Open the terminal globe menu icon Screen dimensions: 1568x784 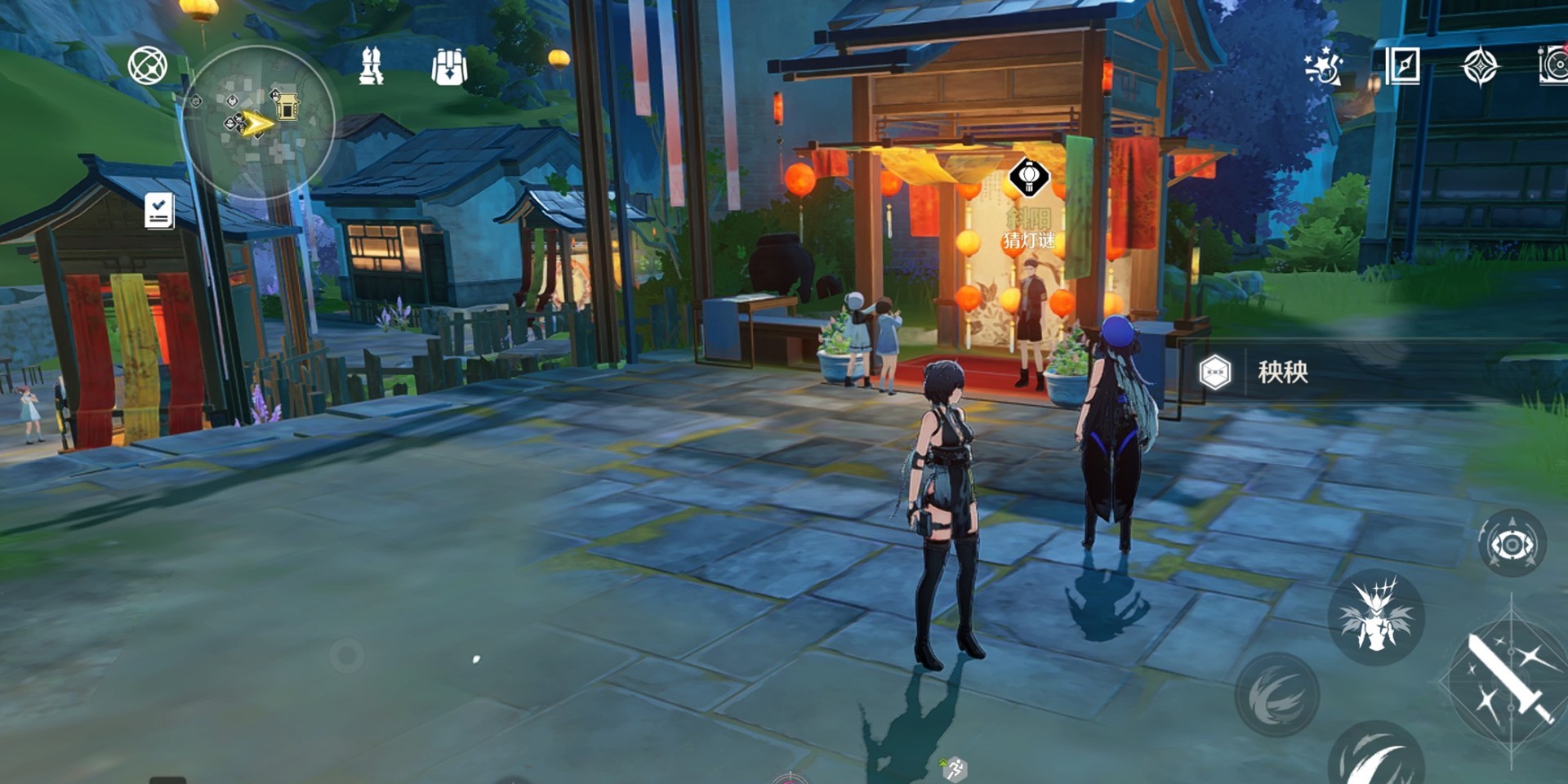click(x=148, y=66)
